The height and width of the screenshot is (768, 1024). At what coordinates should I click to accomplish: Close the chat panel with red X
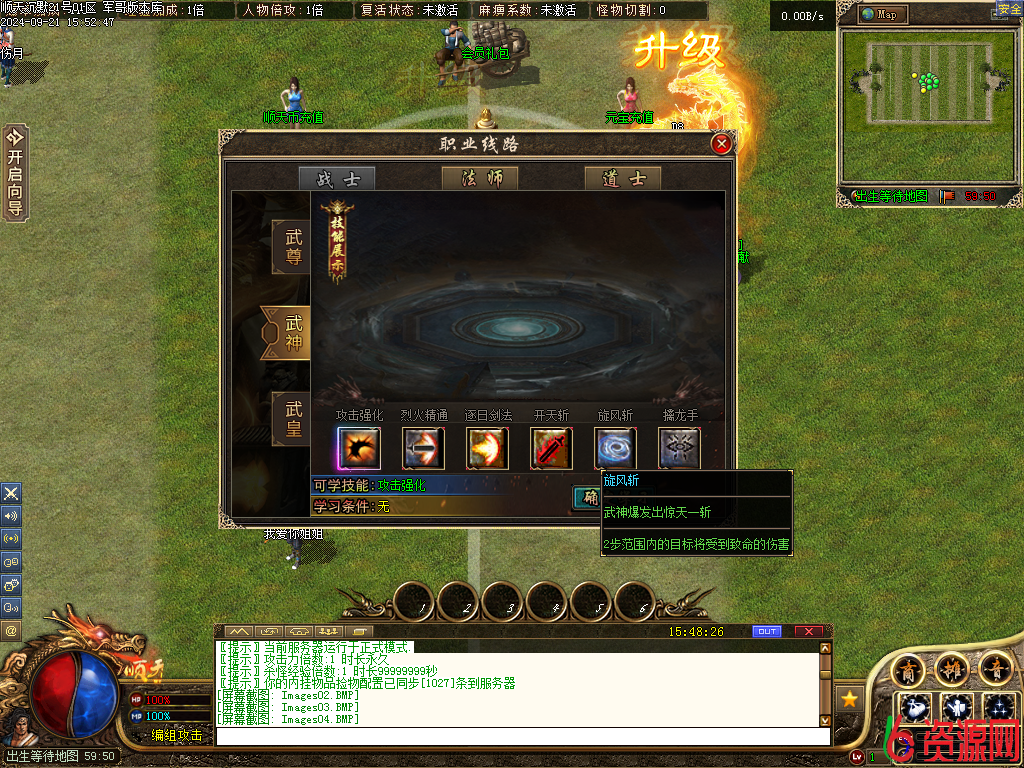point(808,632)
